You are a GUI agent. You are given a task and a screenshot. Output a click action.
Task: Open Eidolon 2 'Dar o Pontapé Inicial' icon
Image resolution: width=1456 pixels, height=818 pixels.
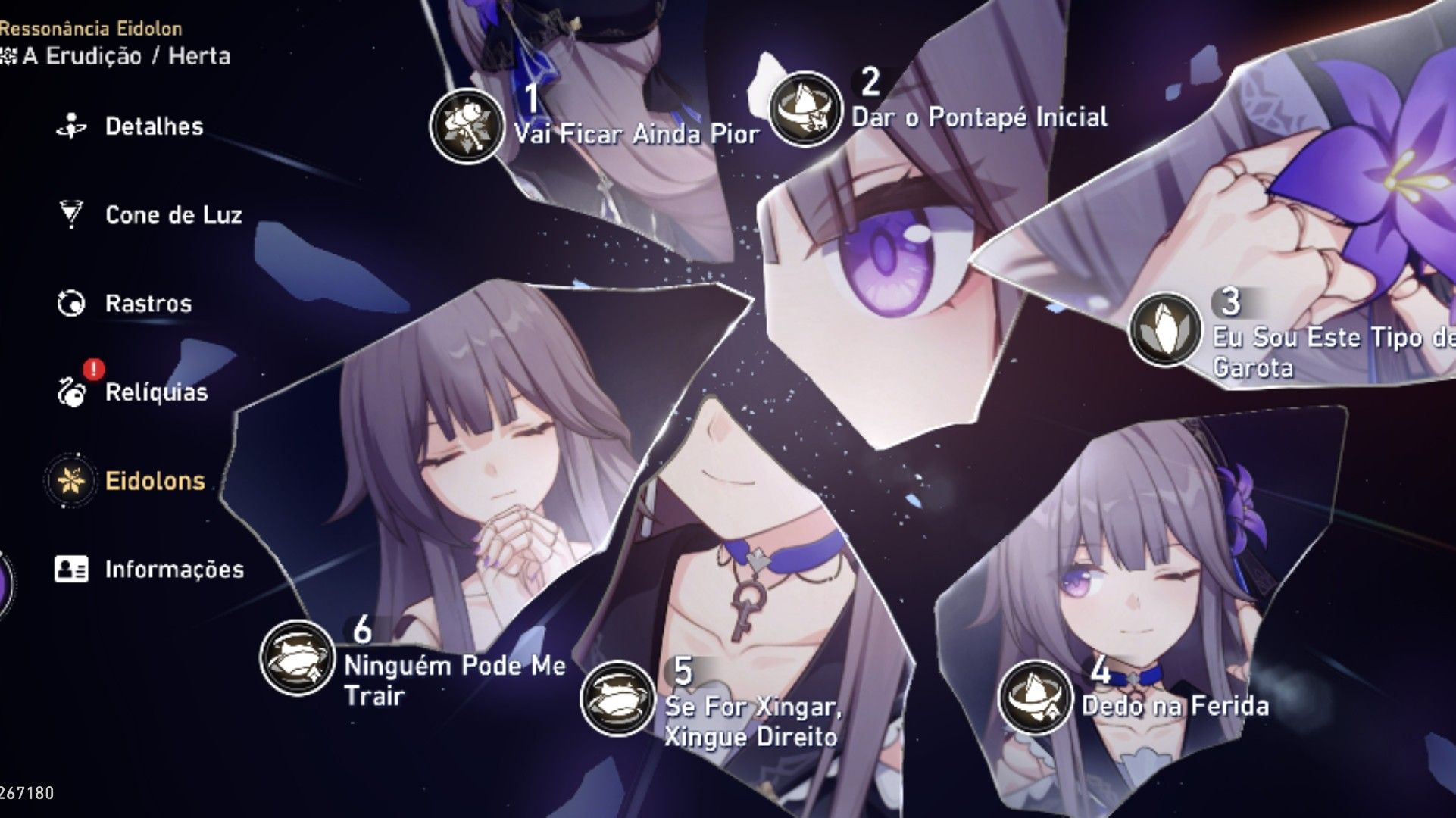pos(805,106)
